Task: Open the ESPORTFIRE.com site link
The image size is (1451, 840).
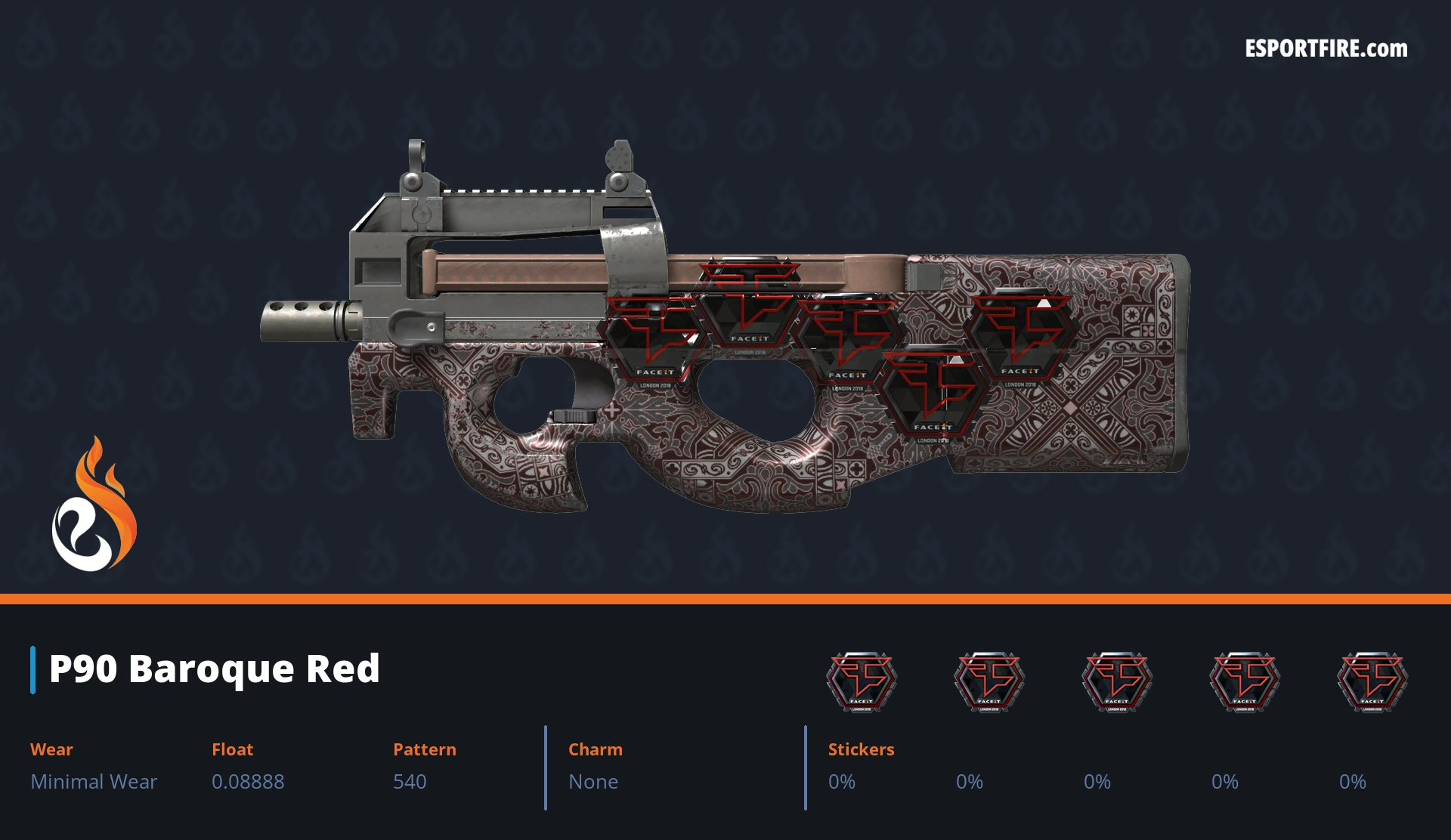Action: tap(1326, 49)
